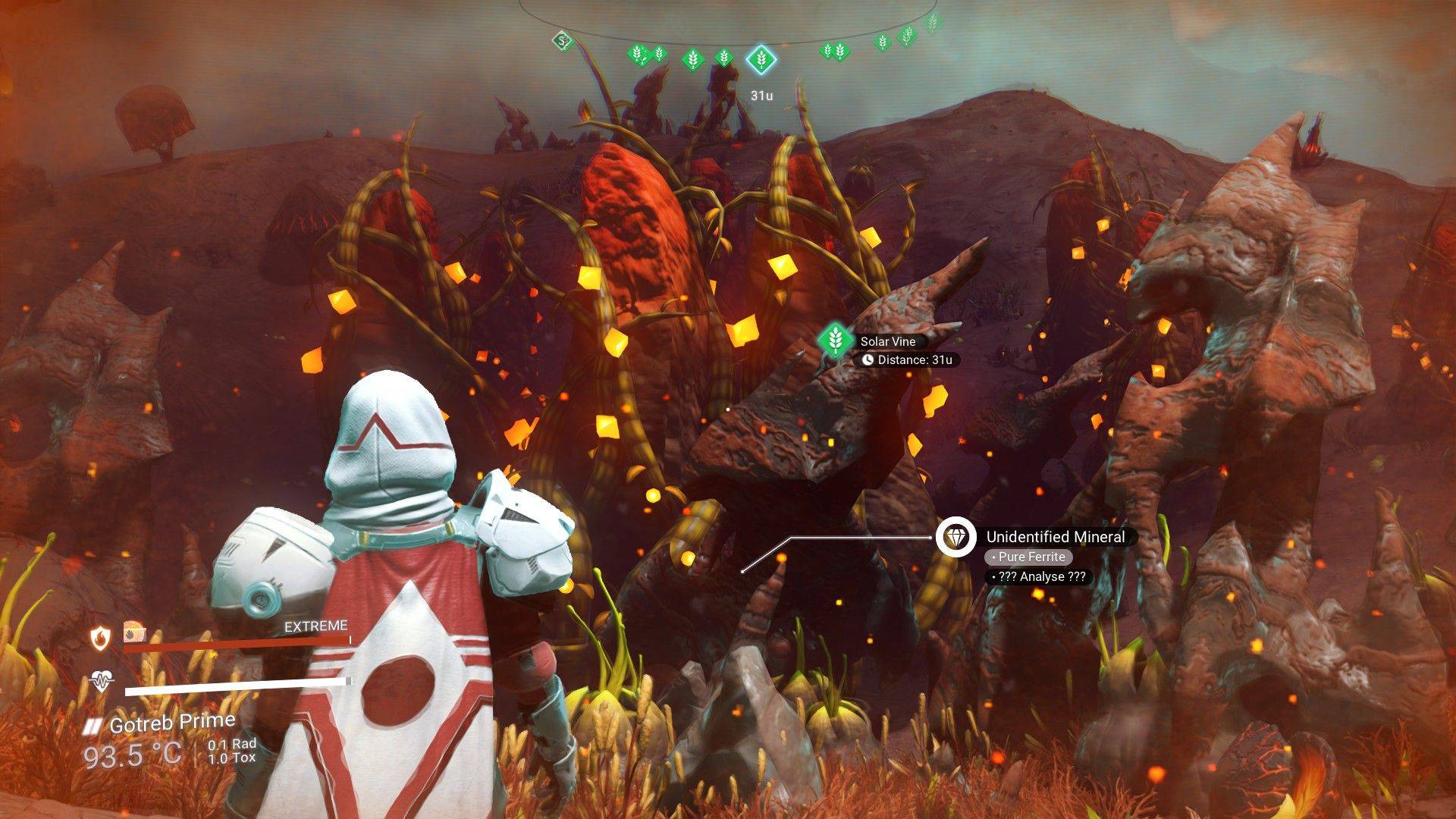Viewport: 1456px width, 819px height.
Task: Click the life support heart icon
Action: [101, 681]
